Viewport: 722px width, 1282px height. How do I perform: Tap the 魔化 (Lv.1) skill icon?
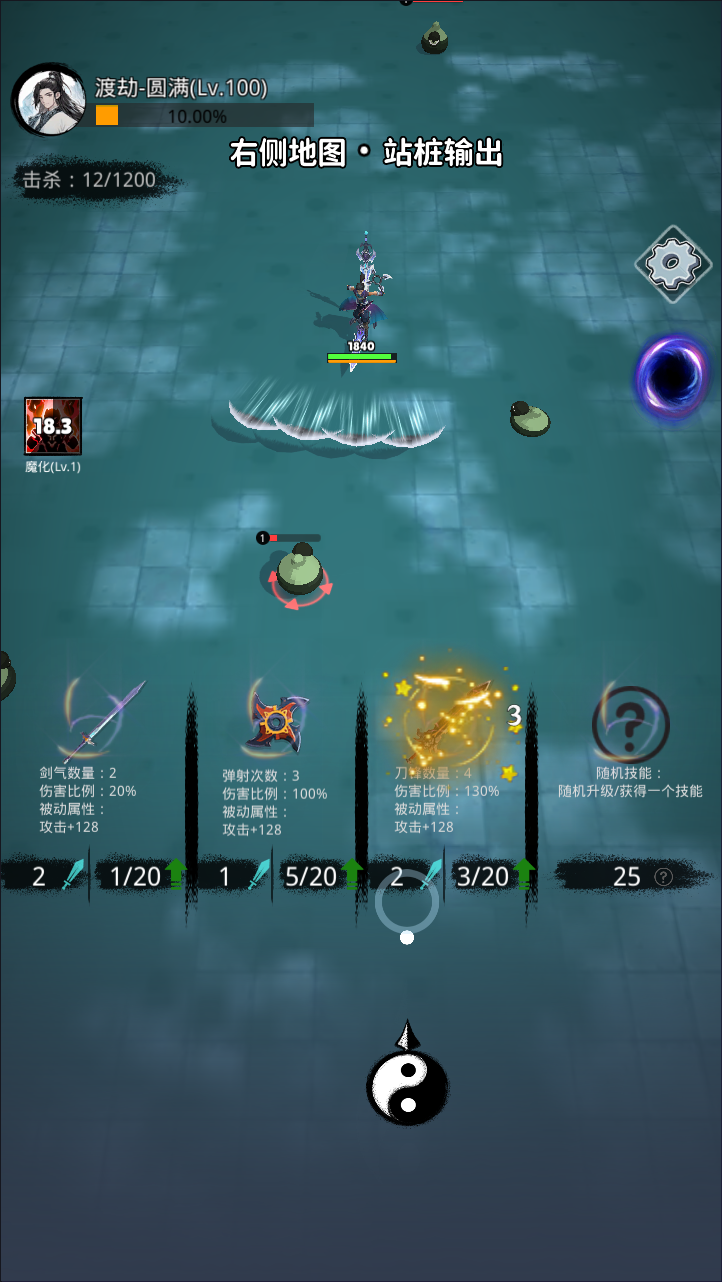pos(53,427)
